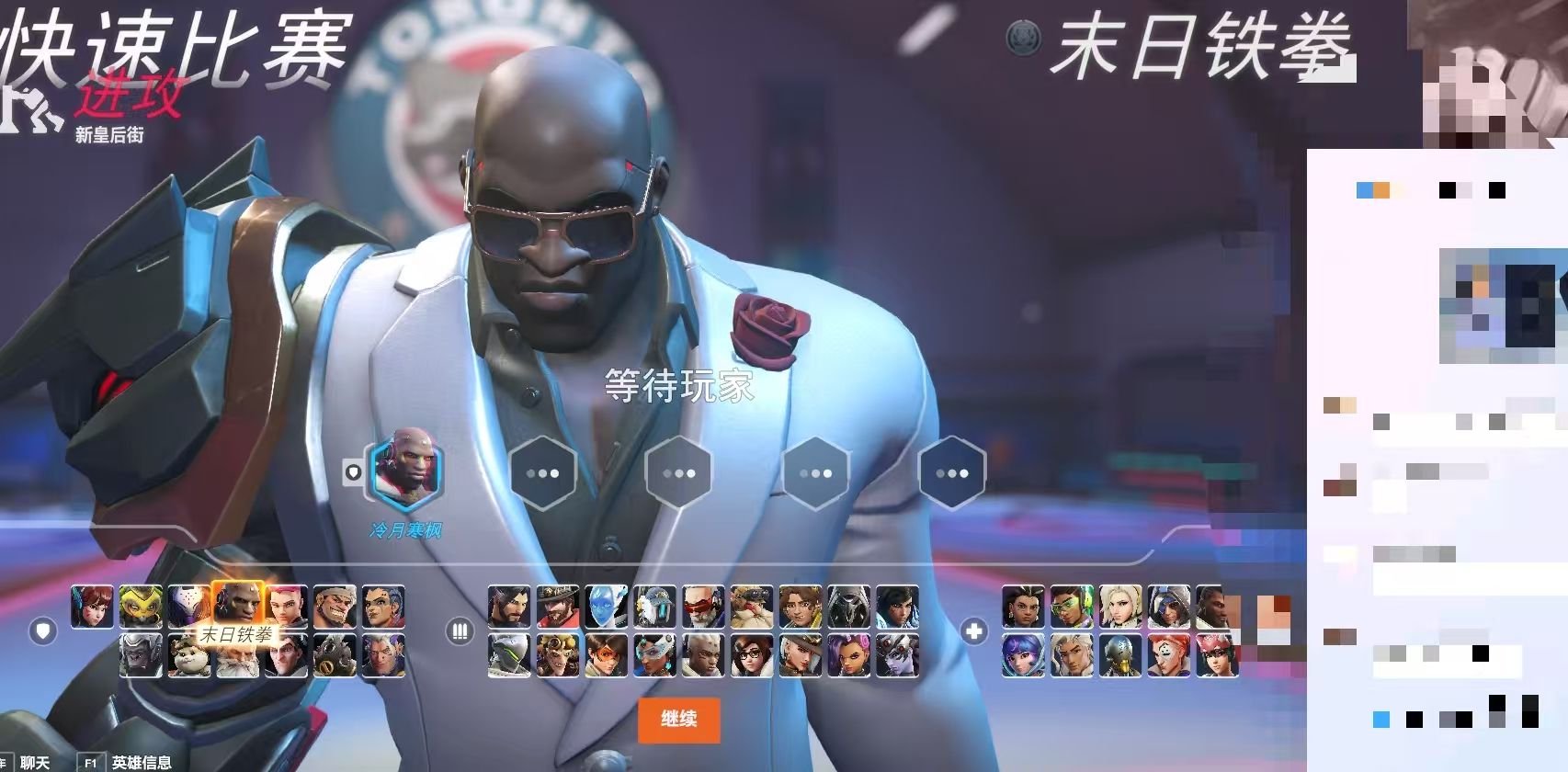Select Tracer from the damage heroes

click(604, 655)
